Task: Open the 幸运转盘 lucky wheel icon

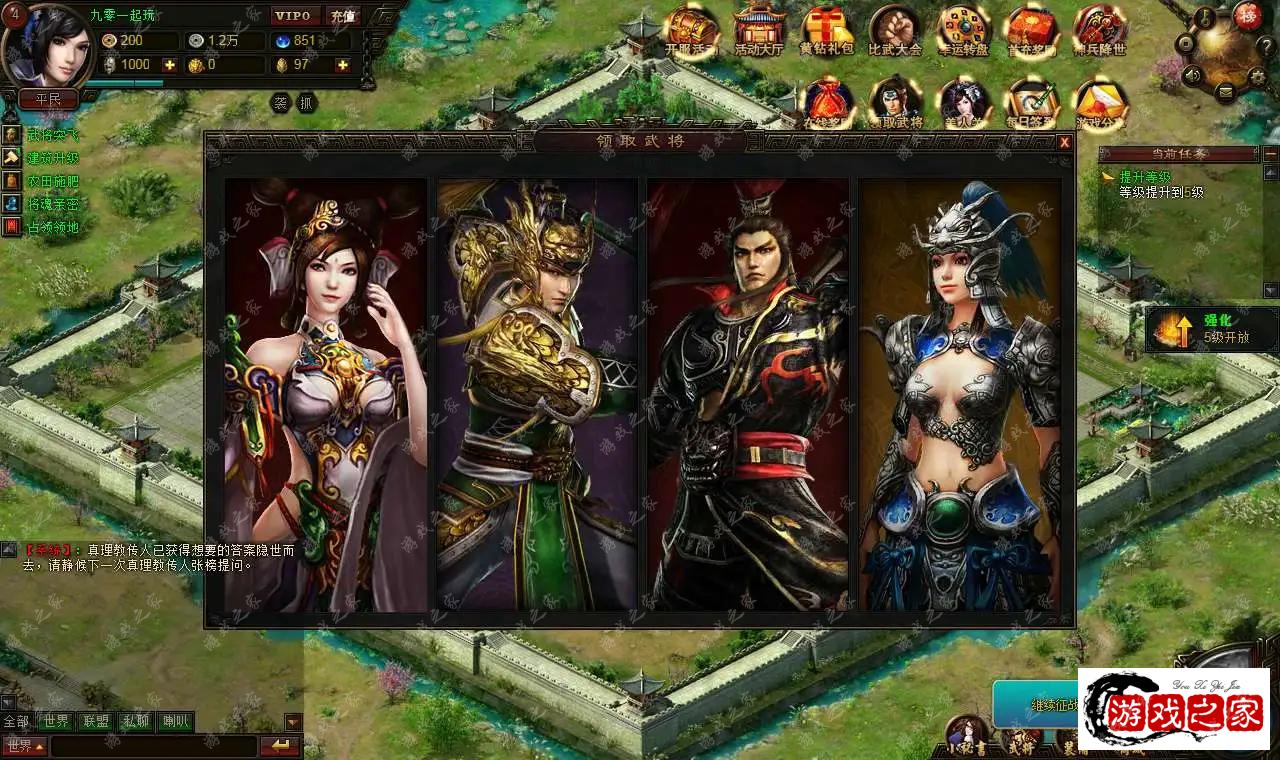Action: coord(963,30)
